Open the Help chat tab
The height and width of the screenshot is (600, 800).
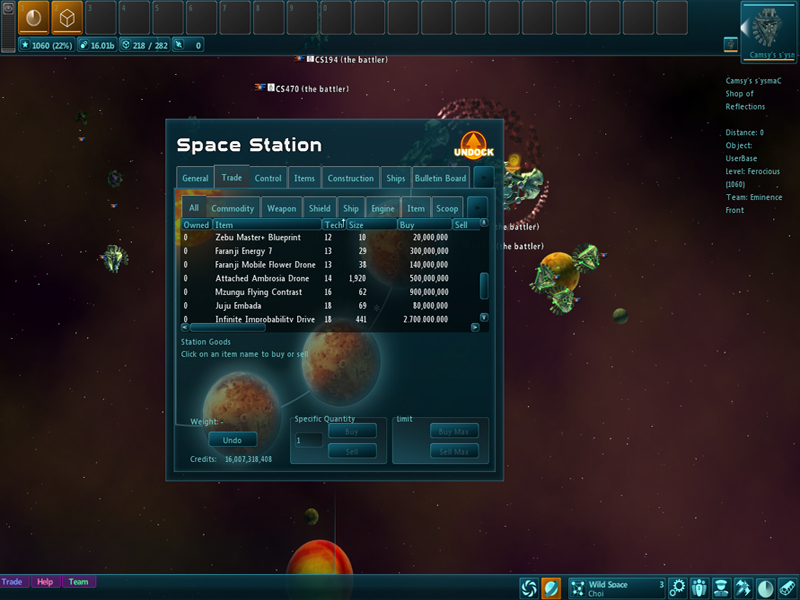click(45, 582)
